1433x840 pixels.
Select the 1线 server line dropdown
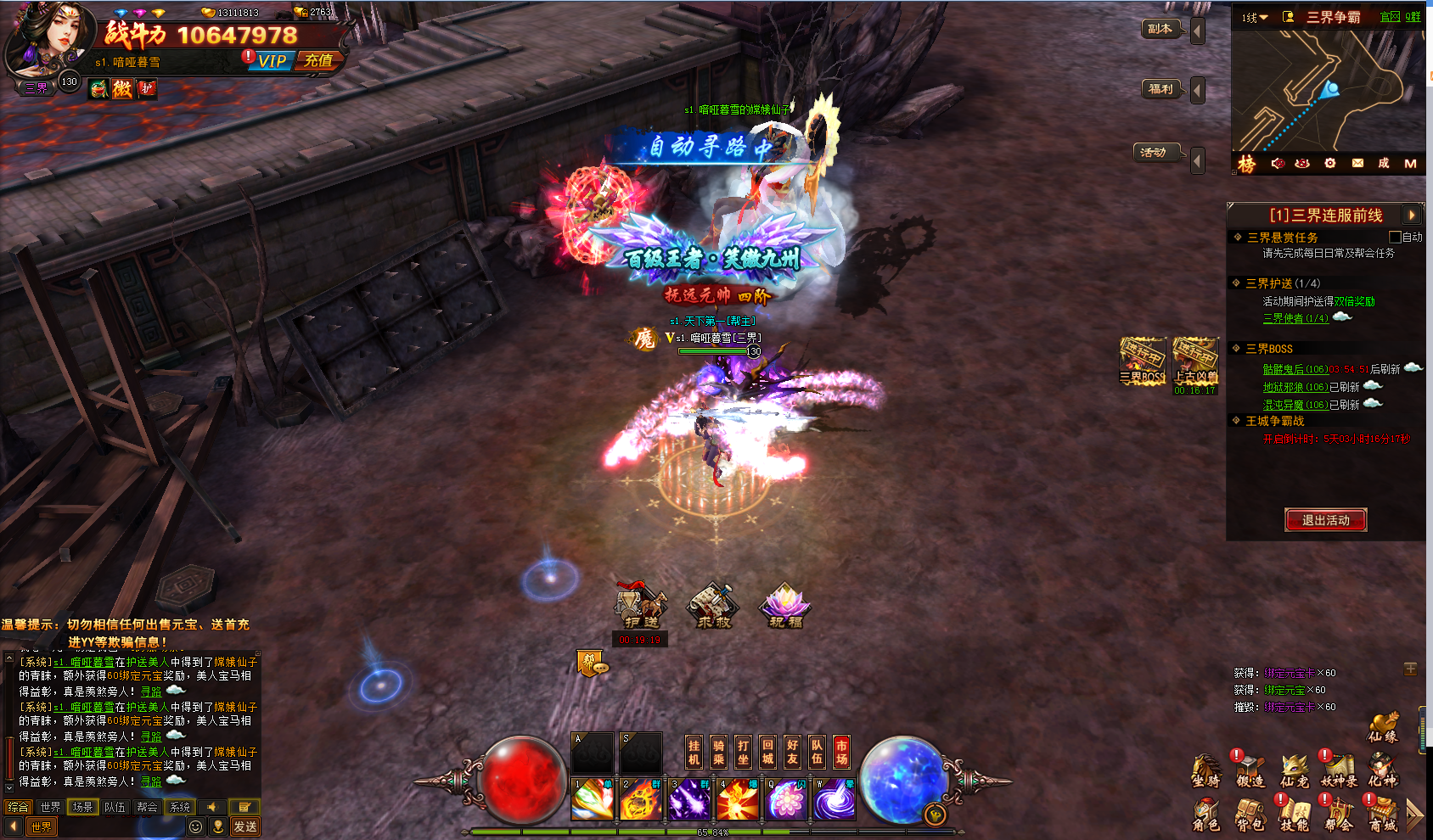coord(1255,18)
